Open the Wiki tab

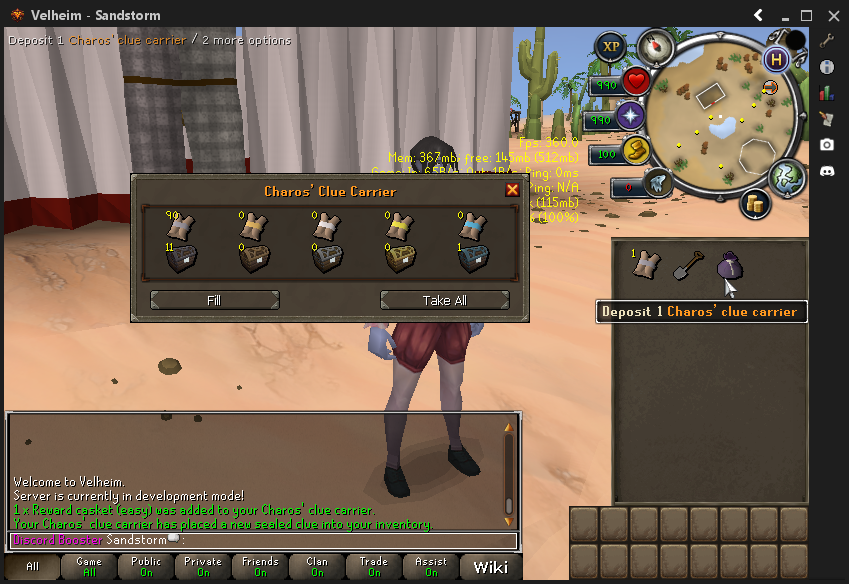[x=490, y=568]
